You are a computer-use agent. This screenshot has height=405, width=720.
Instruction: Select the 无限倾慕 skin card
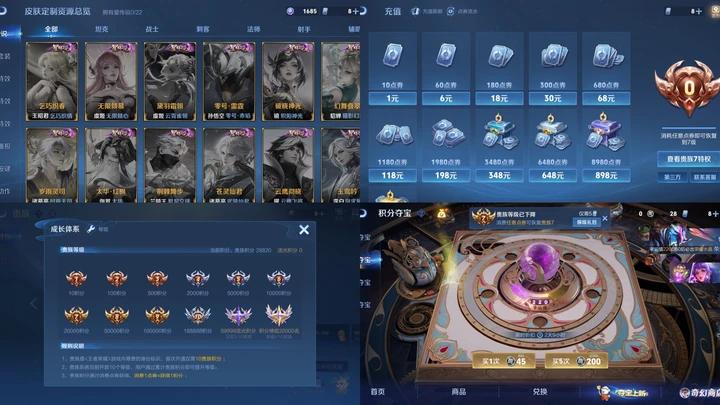pos(109,80)
